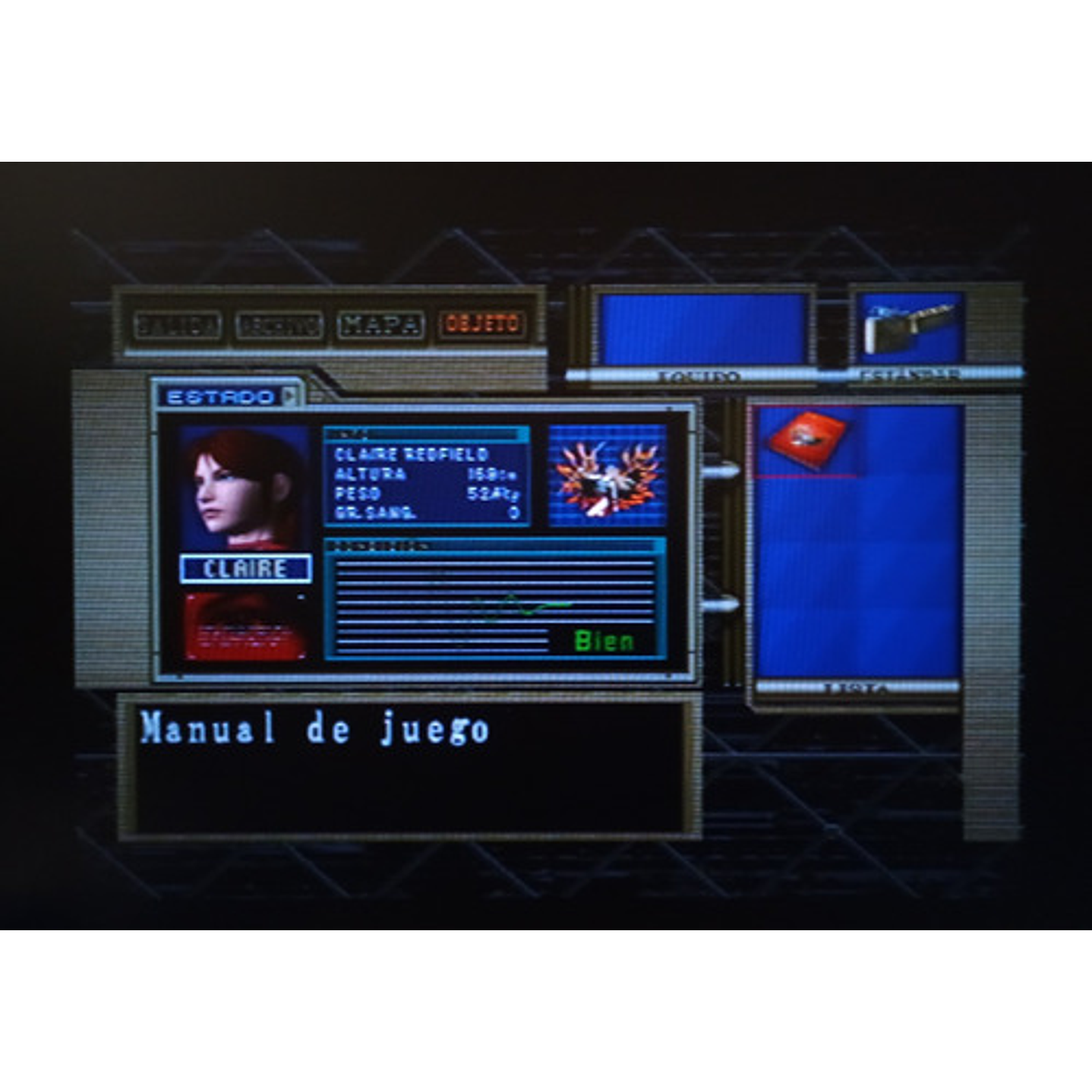Open the next status page via ESTADO arrow
This screenshot has width=1092, height=1092.
click(290, 396)
